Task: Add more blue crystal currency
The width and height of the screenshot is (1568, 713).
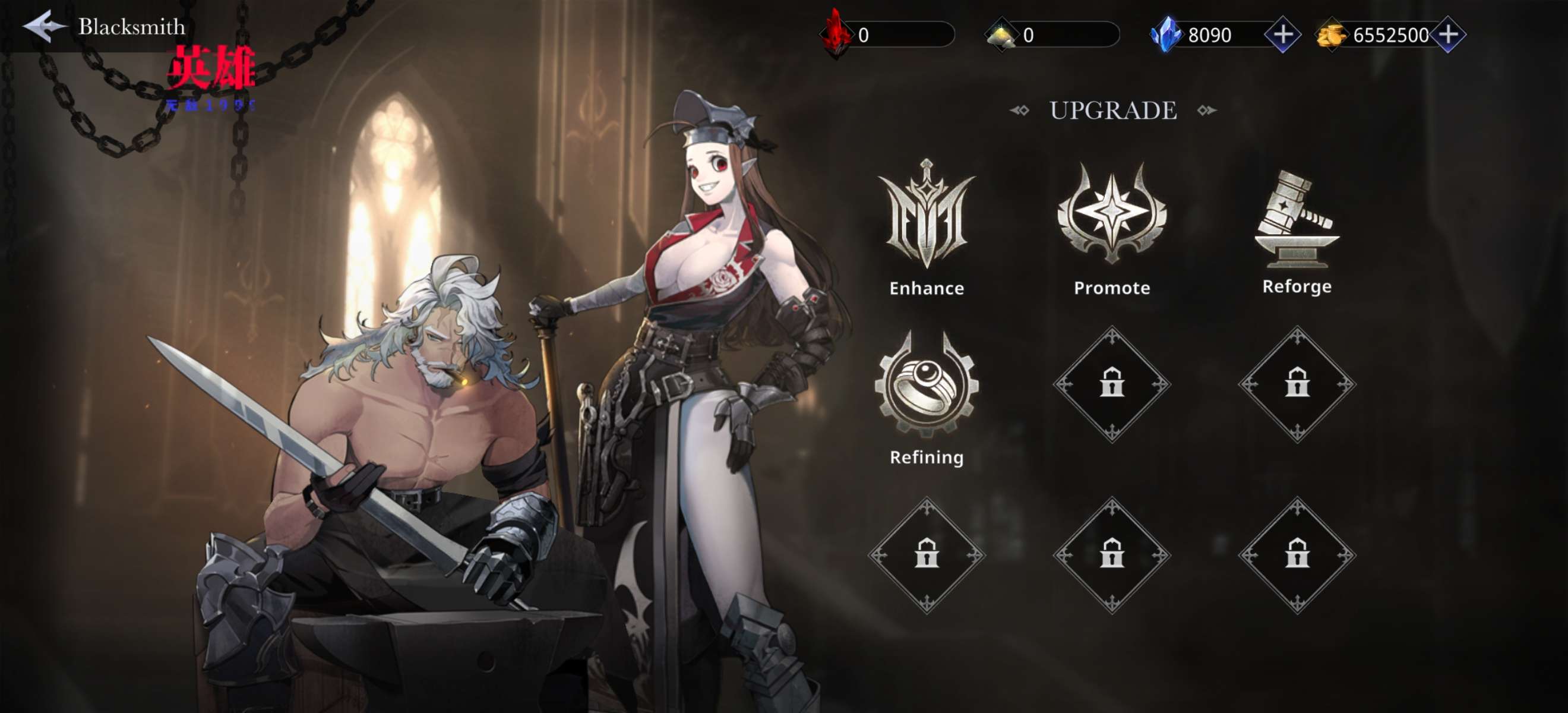Action: [1282, 34]
